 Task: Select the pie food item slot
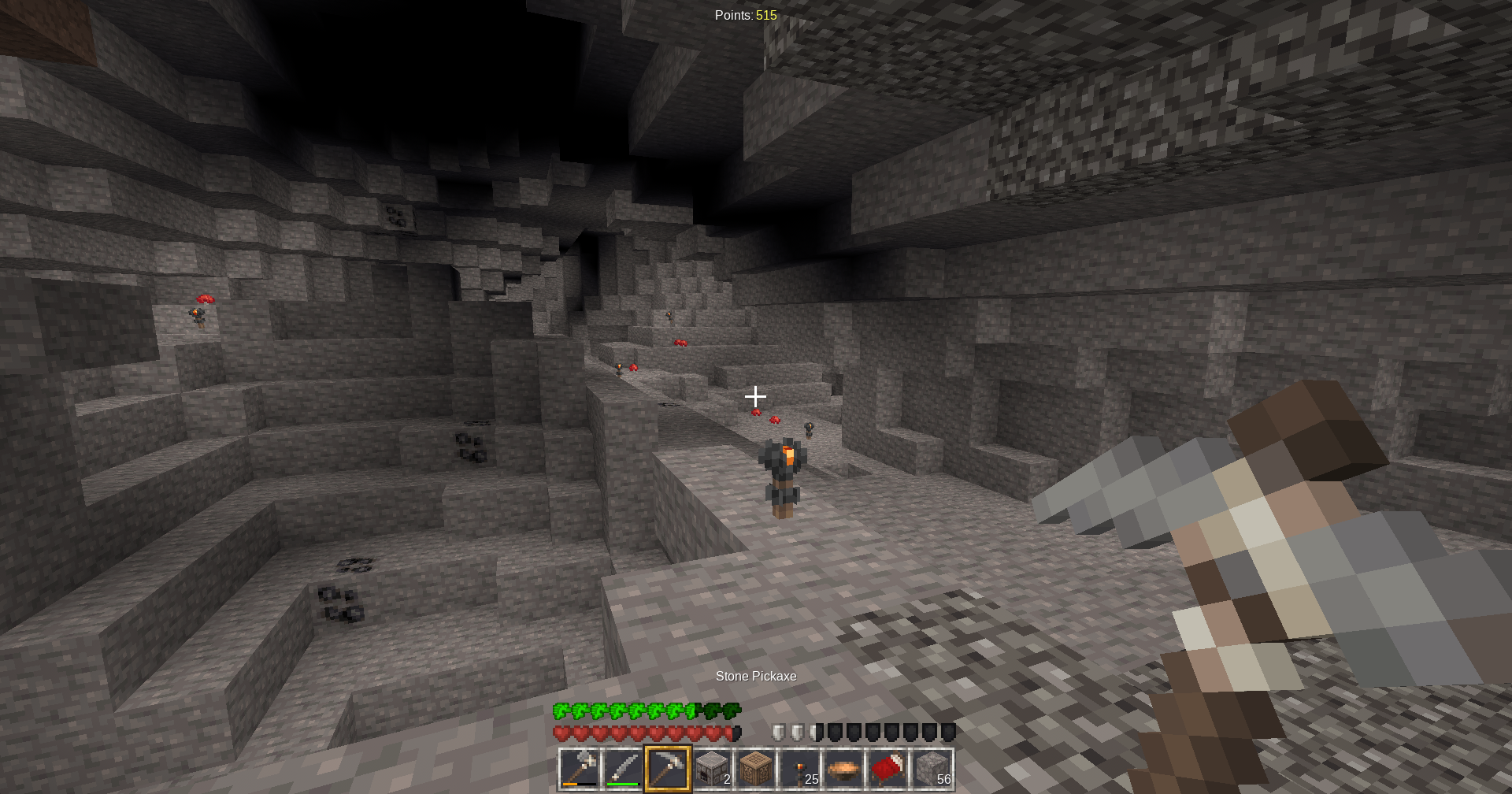pyautogui.click(x=844, y=769)
